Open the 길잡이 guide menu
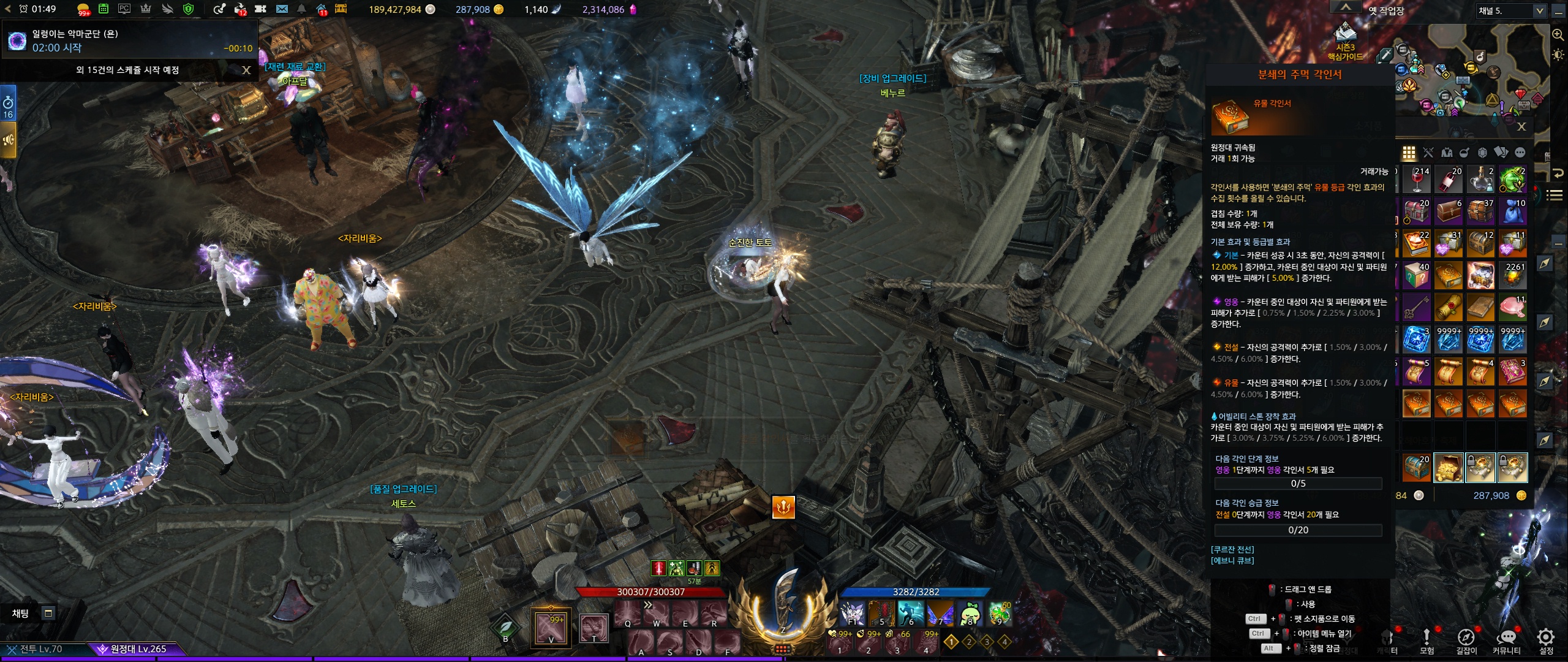Screen dimensions: 1568x662 pyautogui.click(x=1466, y=639)
